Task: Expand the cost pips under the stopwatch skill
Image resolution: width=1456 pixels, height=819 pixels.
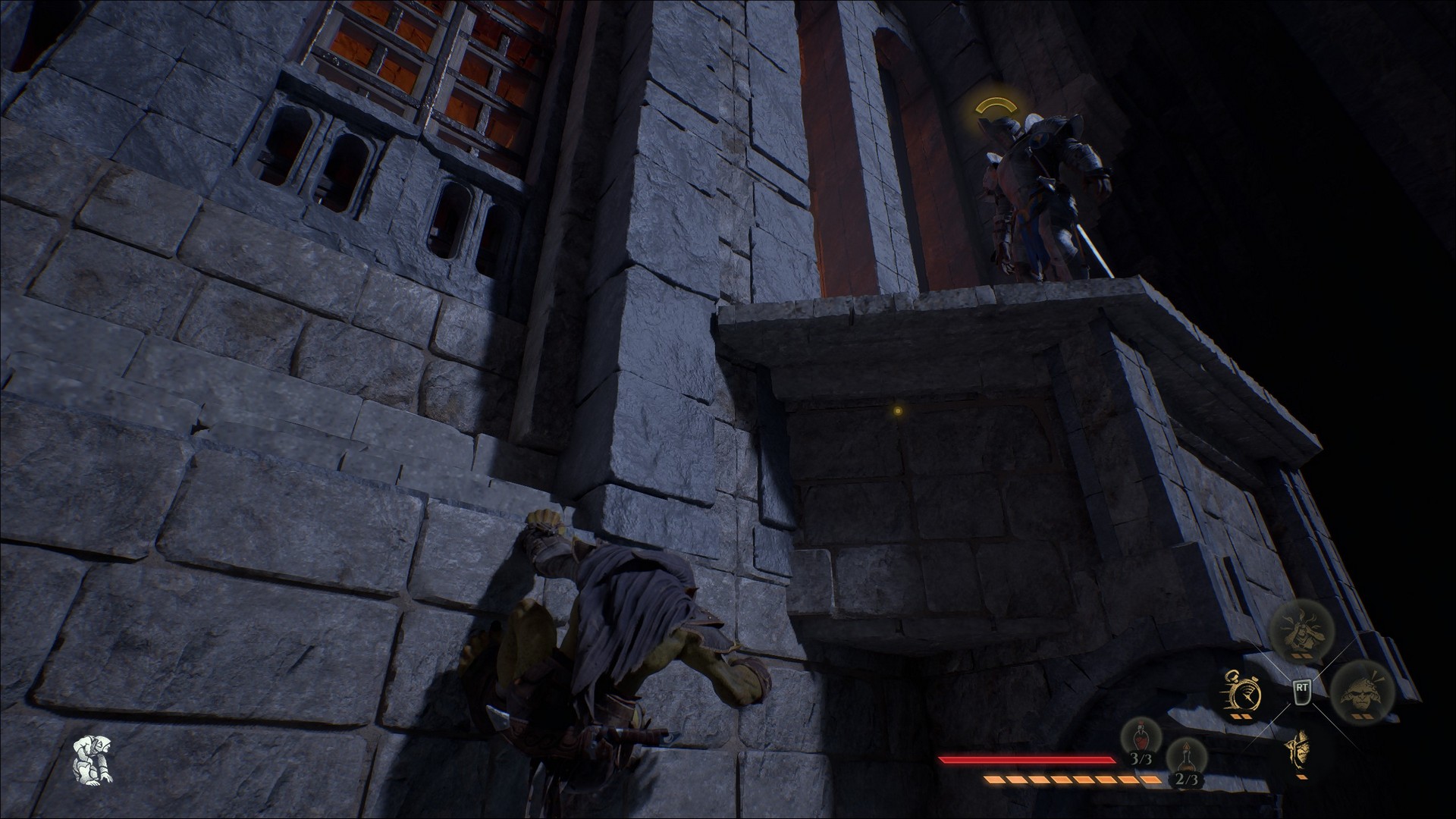Action: click(x=1242, y=717)
